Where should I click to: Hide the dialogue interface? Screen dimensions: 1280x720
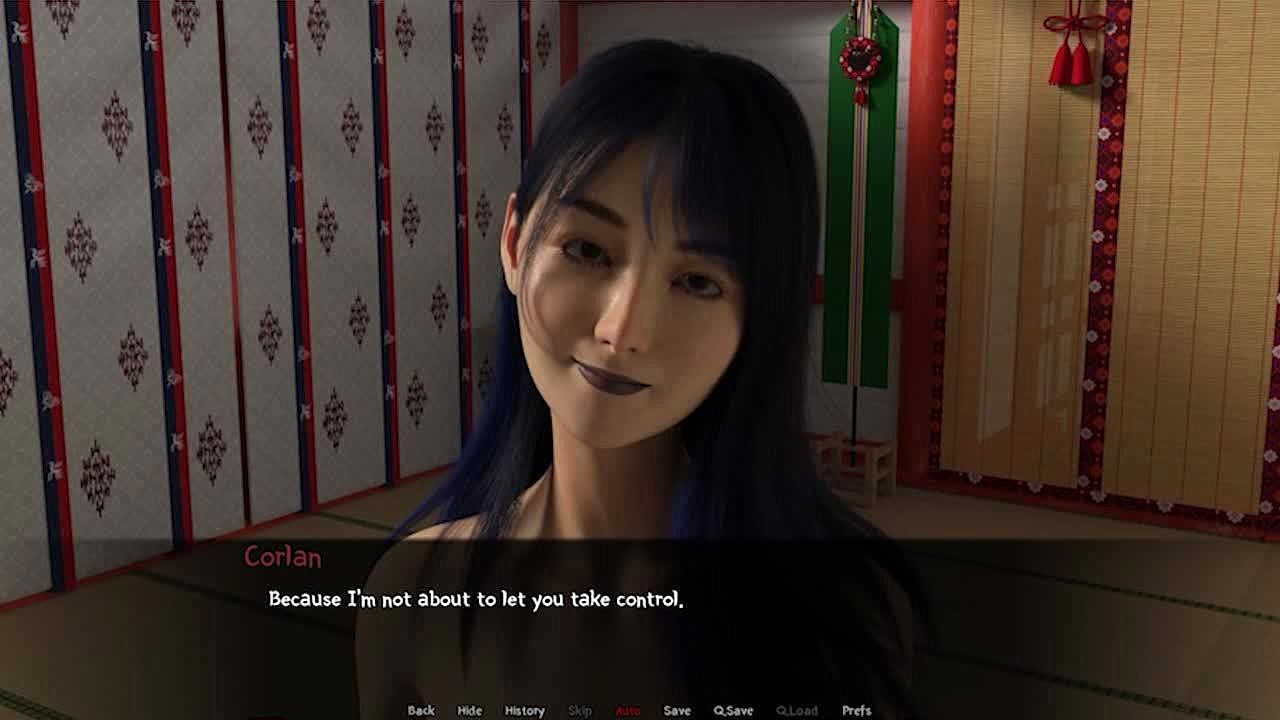(x=469, y=710)
